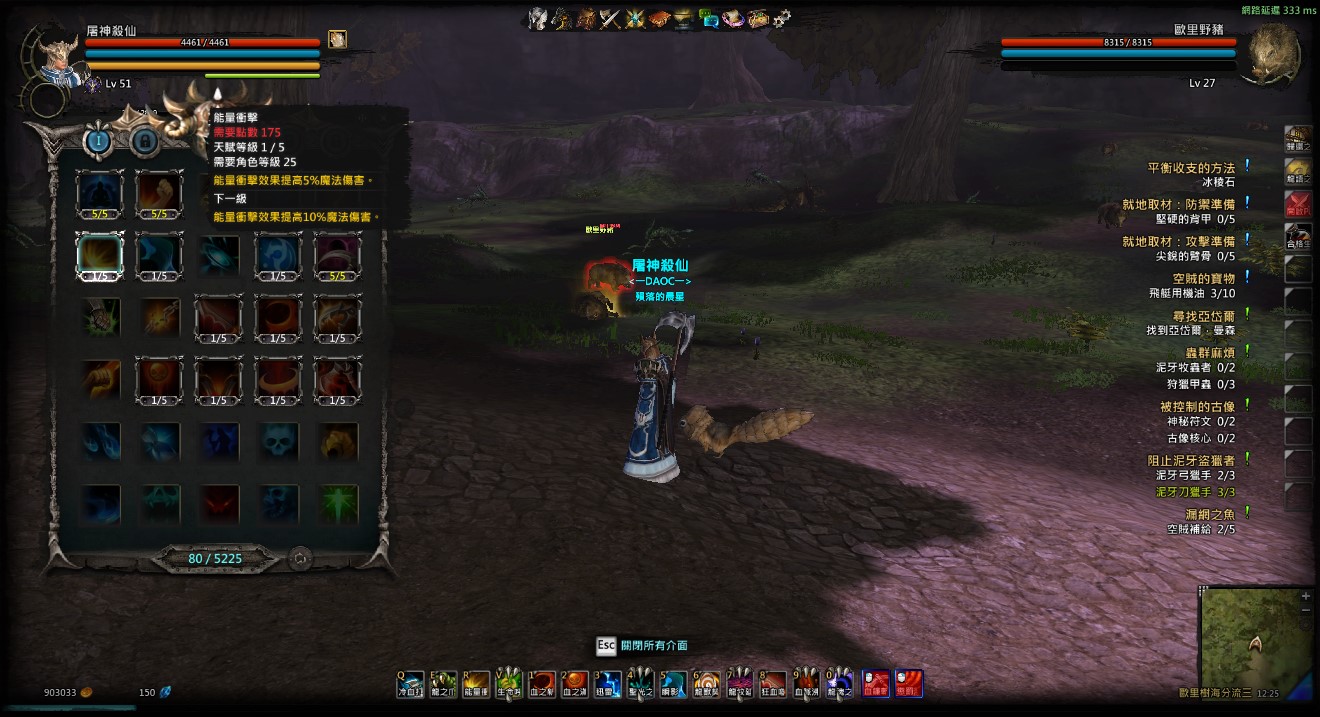Select the highlighted 能量衝擊 talent icon
1320x717 pixels.
(x=100, y=255)
